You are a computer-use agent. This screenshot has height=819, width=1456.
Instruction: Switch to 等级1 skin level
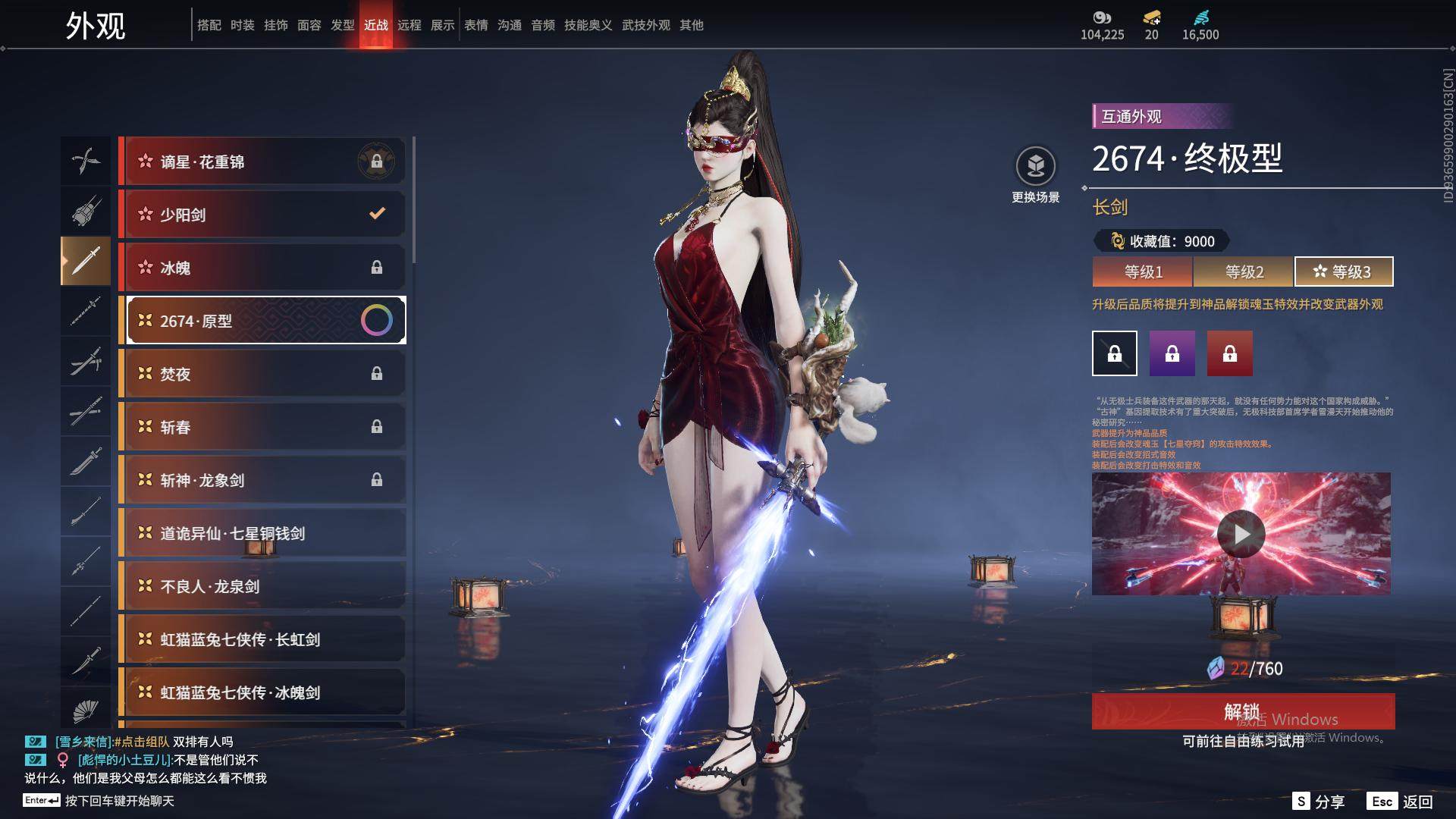point(1143,271)
